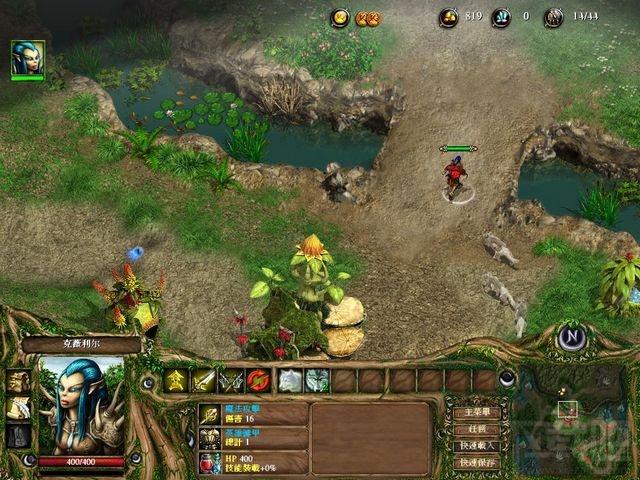Open the scroll icon beside the portrait
The image size is (640, 480).
tap(19, 408)
